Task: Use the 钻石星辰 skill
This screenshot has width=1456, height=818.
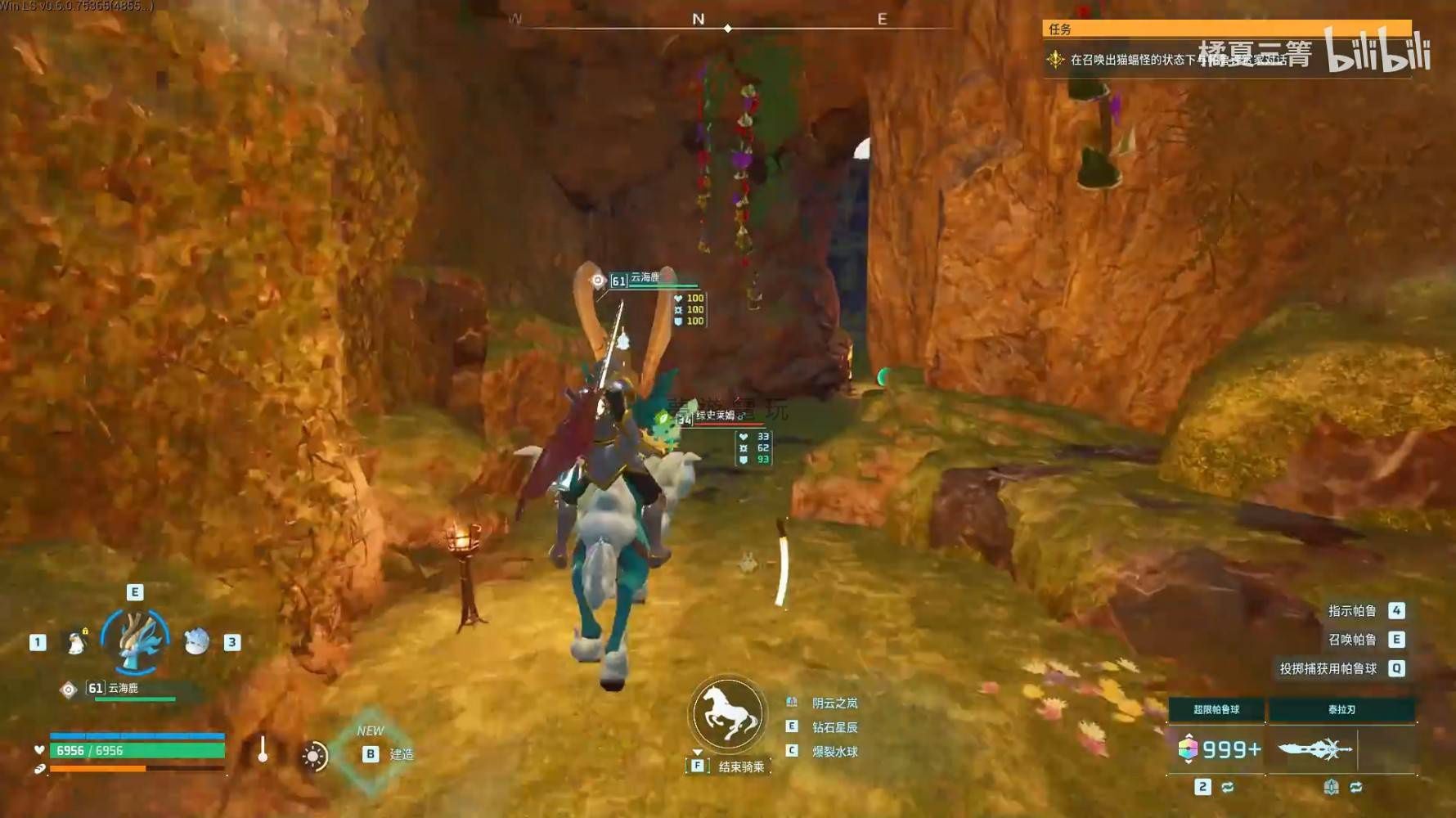Action: pyautogui.click(x=834, y=727)
